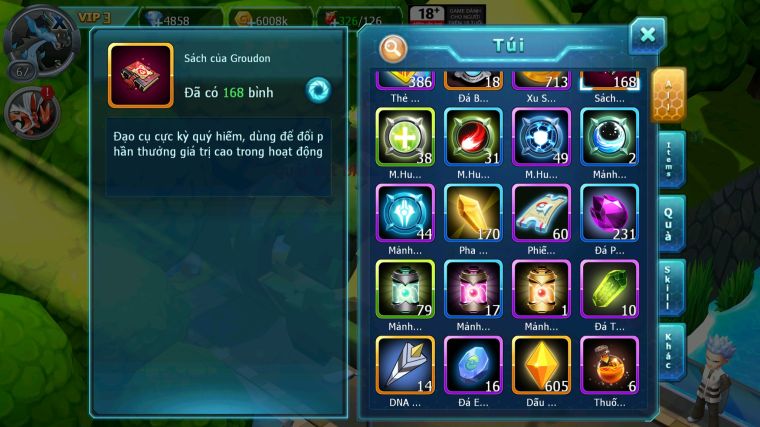Choose the green crystal stone with 10
Image resolution: width=760 pixels, height=427 pixels.
pyautogui.click(x=609, y=289)
